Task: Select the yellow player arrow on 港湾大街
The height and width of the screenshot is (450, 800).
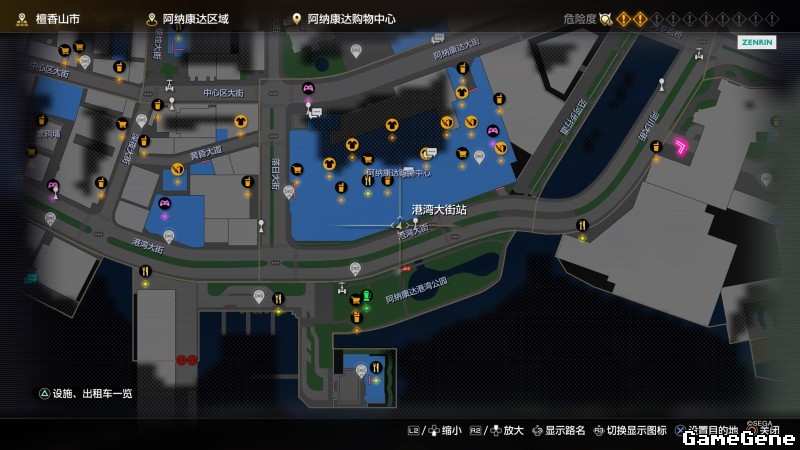Action: tap(397, 226)
